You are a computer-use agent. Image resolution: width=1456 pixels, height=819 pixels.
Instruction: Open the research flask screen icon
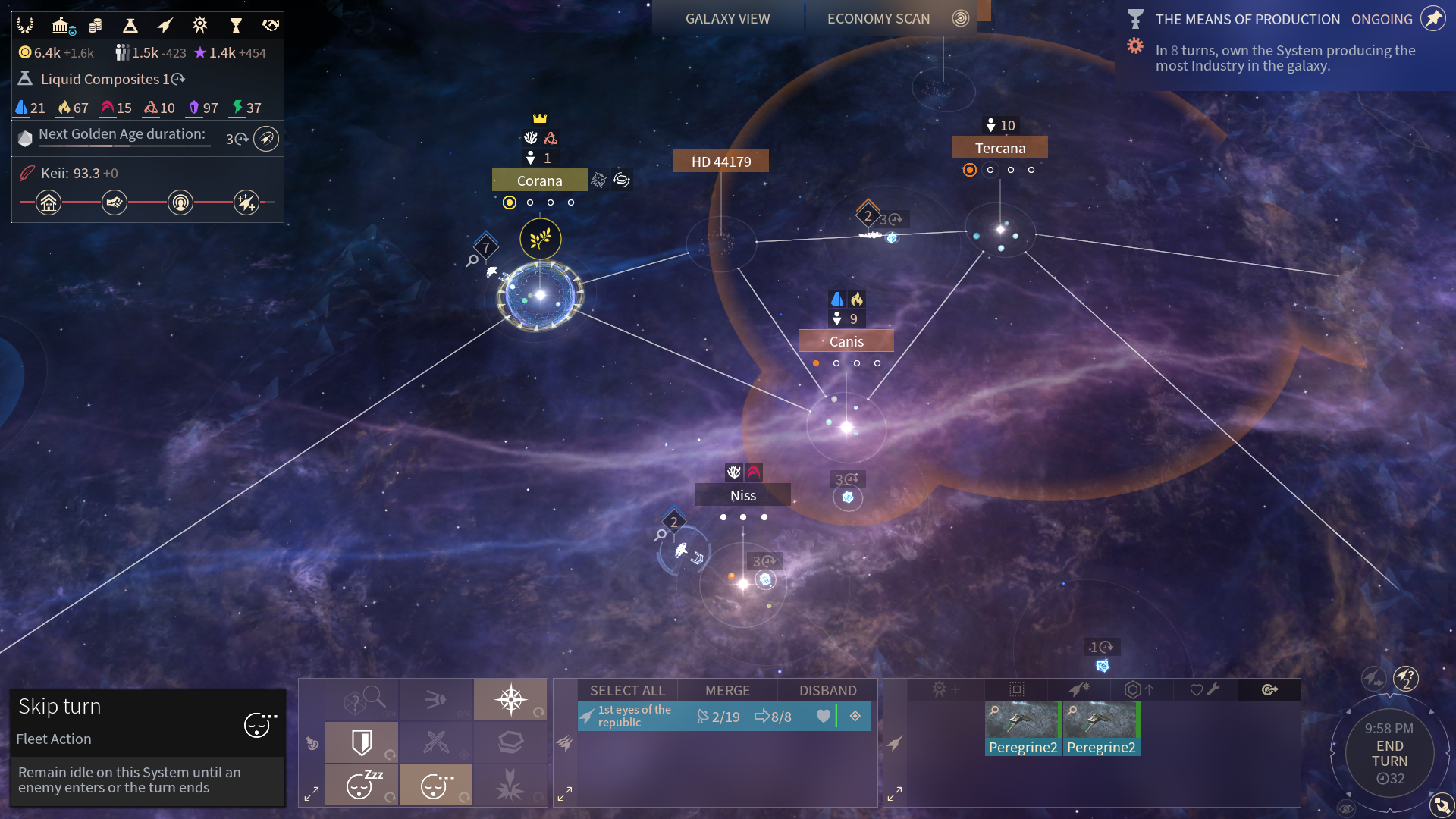(130, 27)
